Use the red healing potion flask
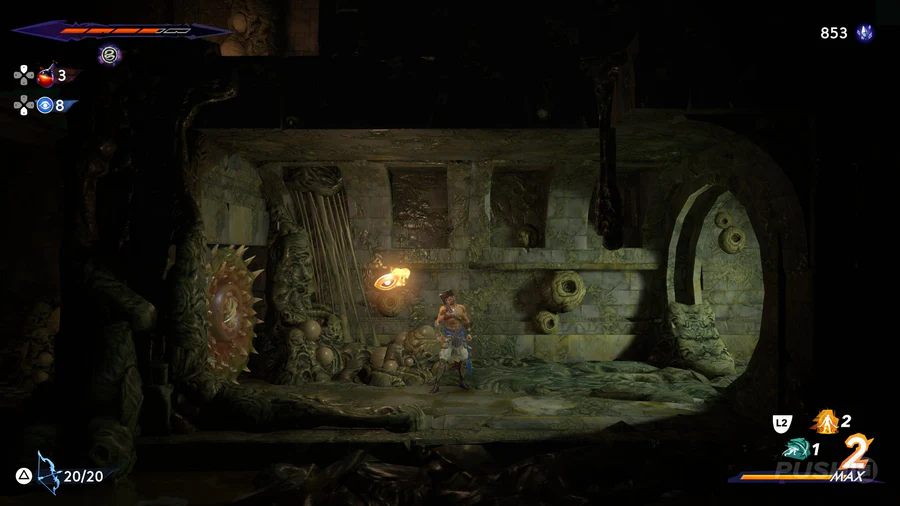The image size is (900, 506). (x=46, y=75)
